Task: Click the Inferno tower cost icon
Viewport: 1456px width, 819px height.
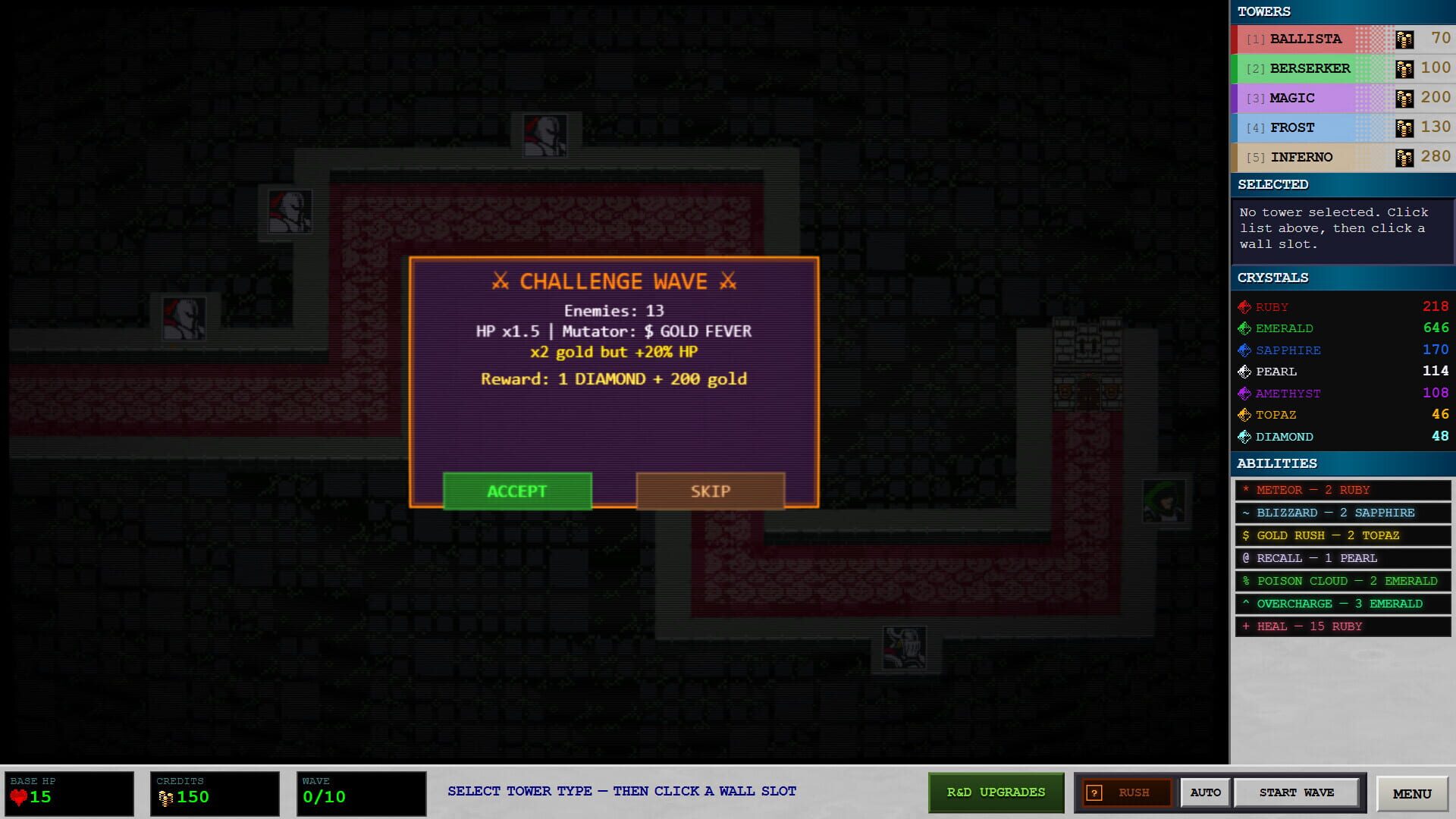Action: 1404,156
